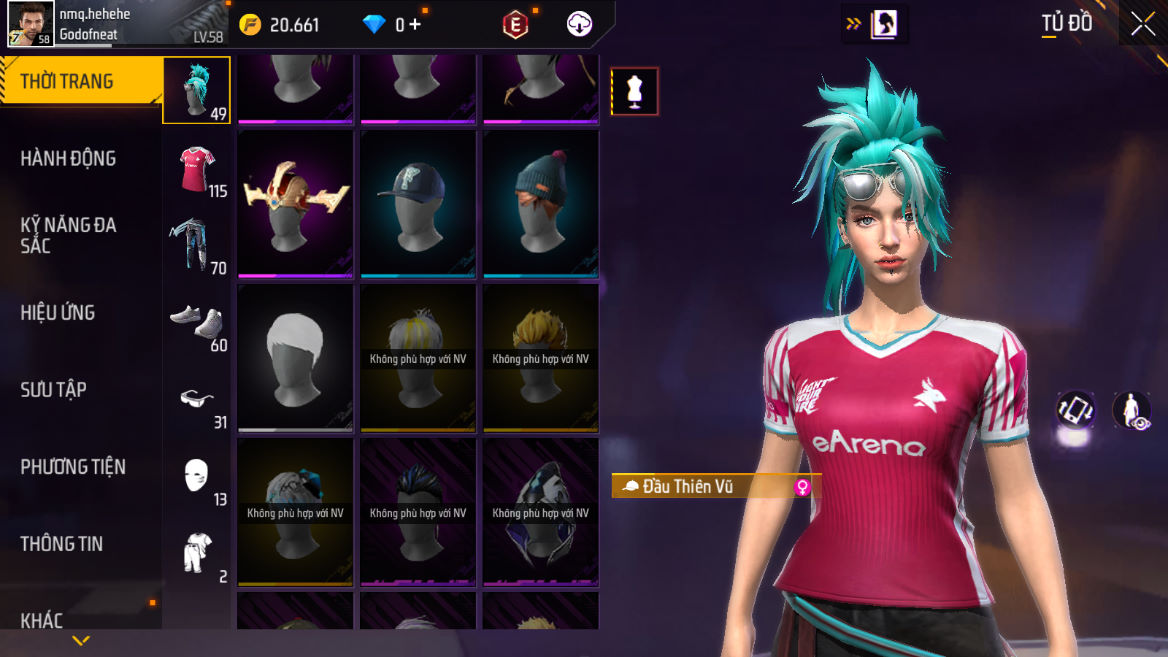The width and height of the screenshot is (1168, 657).
Task: Select the golden winged crown headpiece
Action: (296, 203)
